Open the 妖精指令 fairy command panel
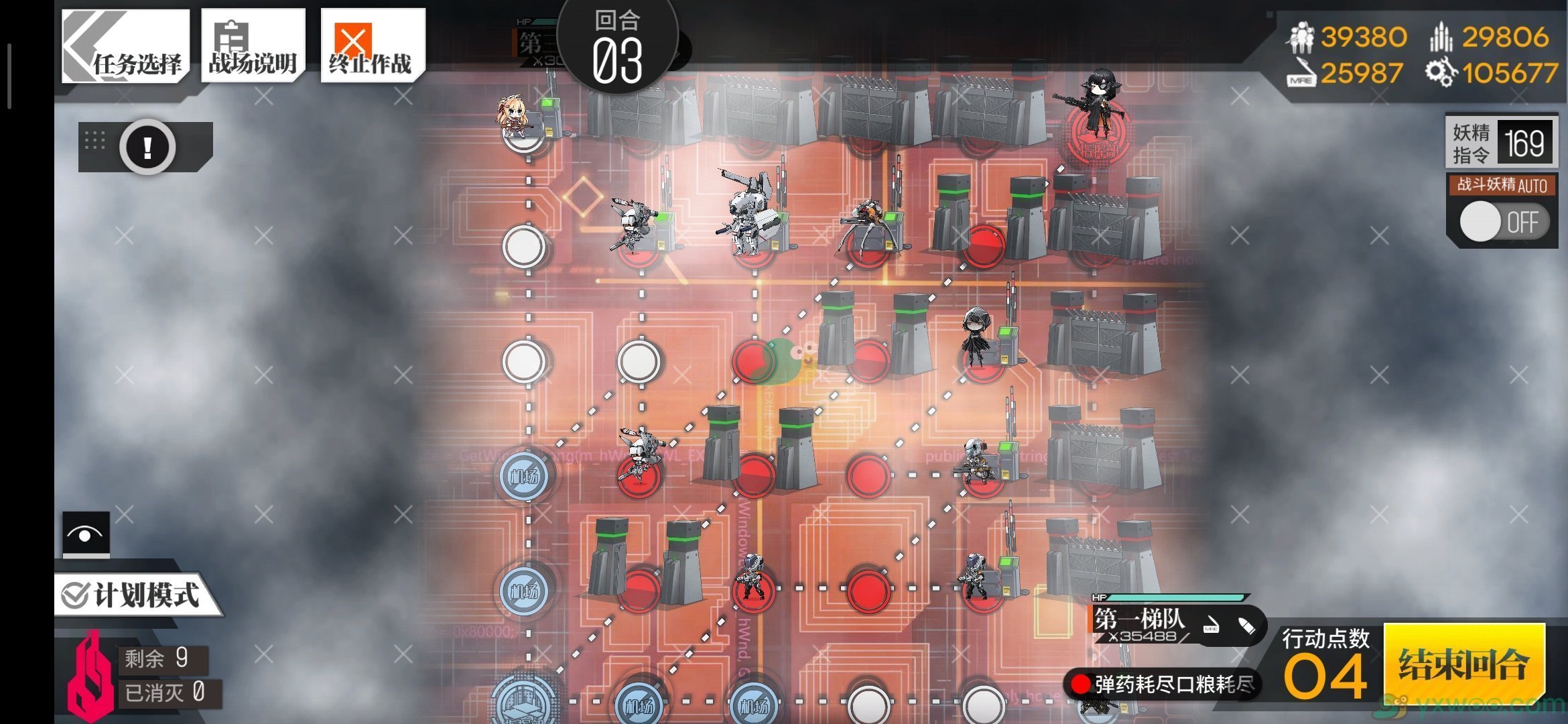Screen dimensions: 1568x724 click(x=1501, y=143)
